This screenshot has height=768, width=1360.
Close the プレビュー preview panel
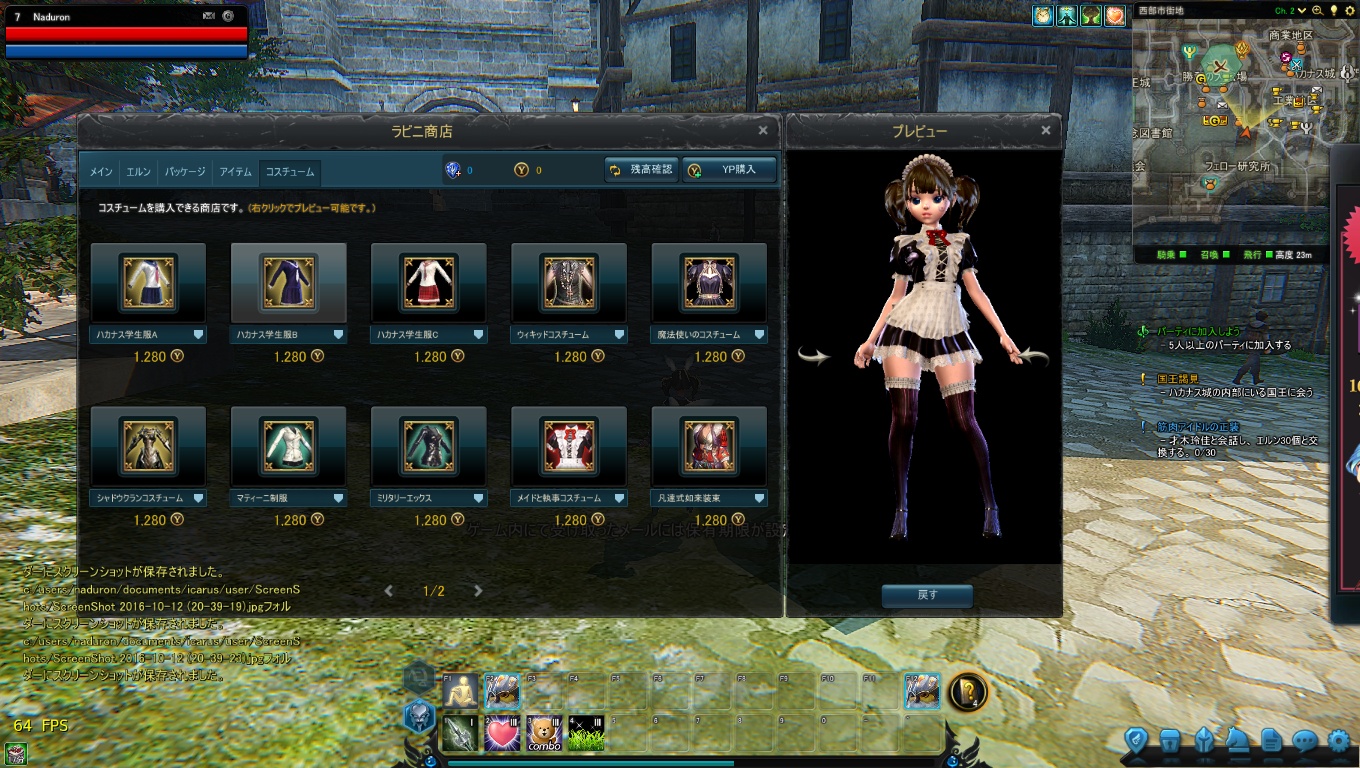pyautogui.click(x=1046, y=130)
